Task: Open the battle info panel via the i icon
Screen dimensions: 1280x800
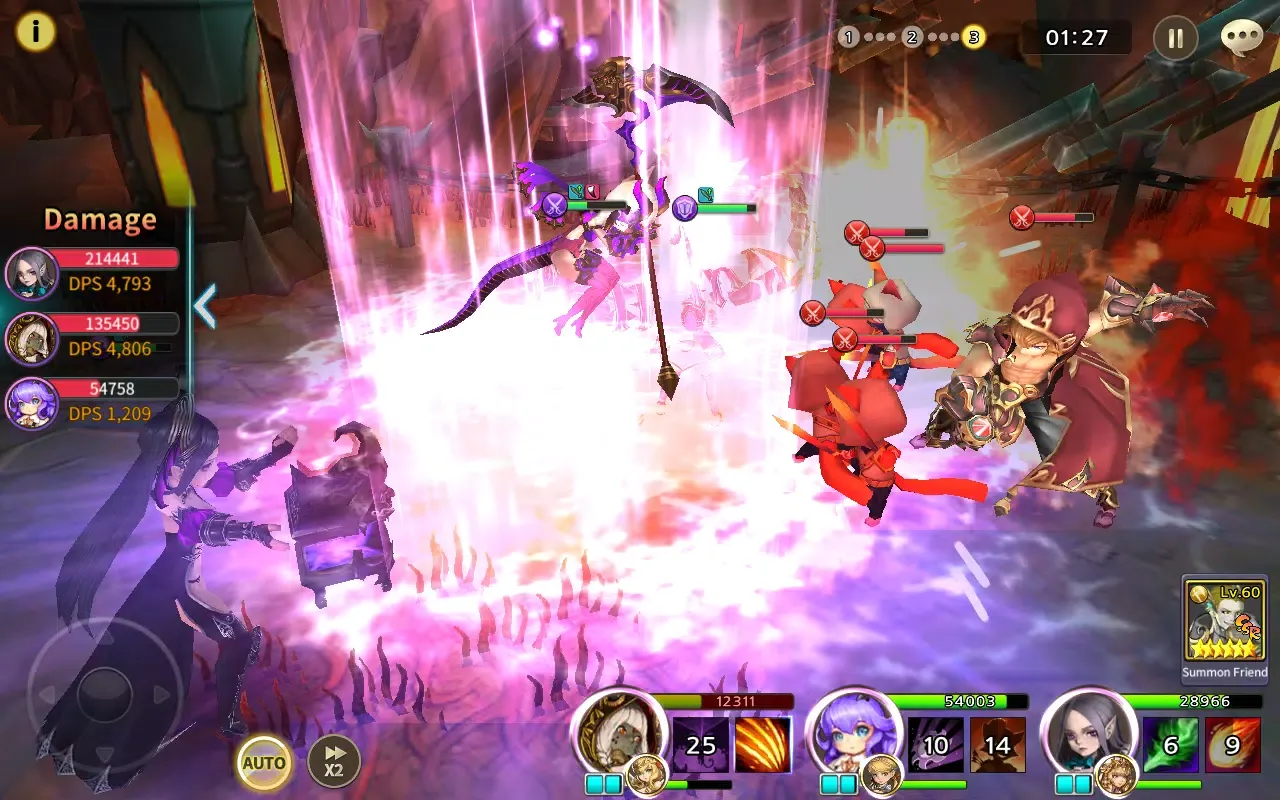Action: tap(37, 31)
